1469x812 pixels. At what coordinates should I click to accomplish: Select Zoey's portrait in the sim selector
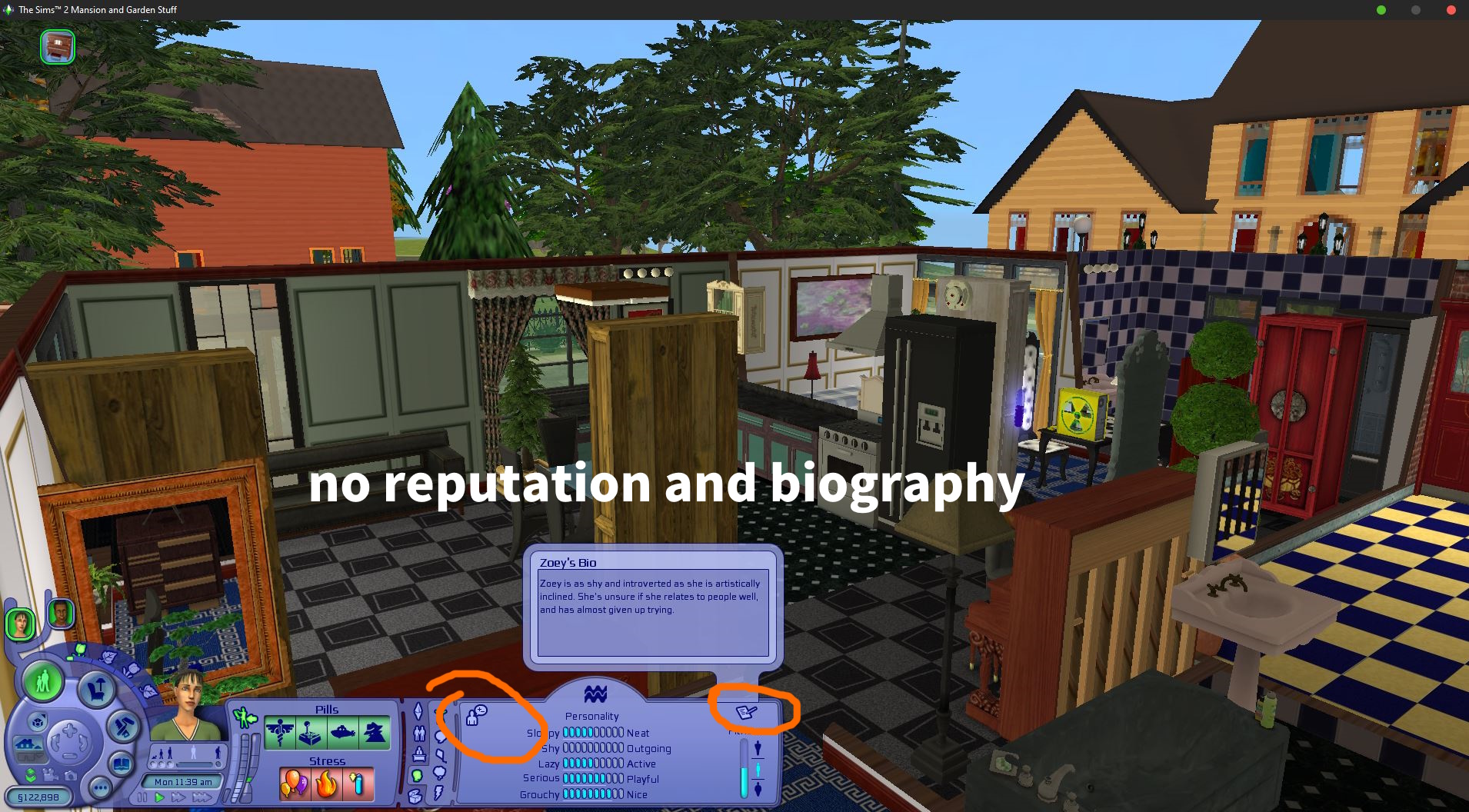coord(20,624)
